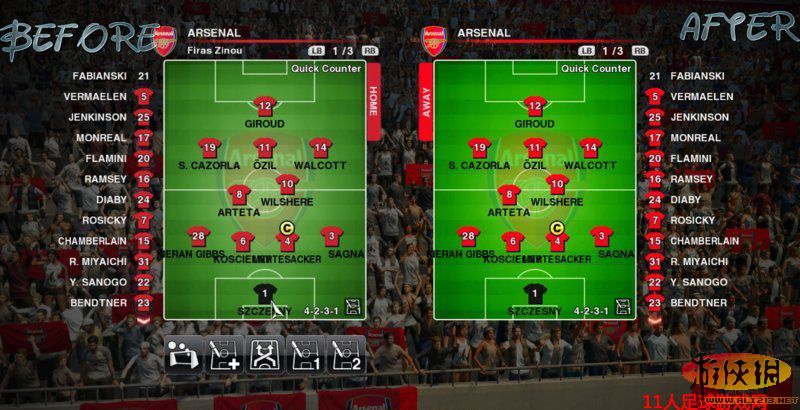Select Giroud on the Home pitch
This screenshot has width=800, height=410.
click(265, 105)
